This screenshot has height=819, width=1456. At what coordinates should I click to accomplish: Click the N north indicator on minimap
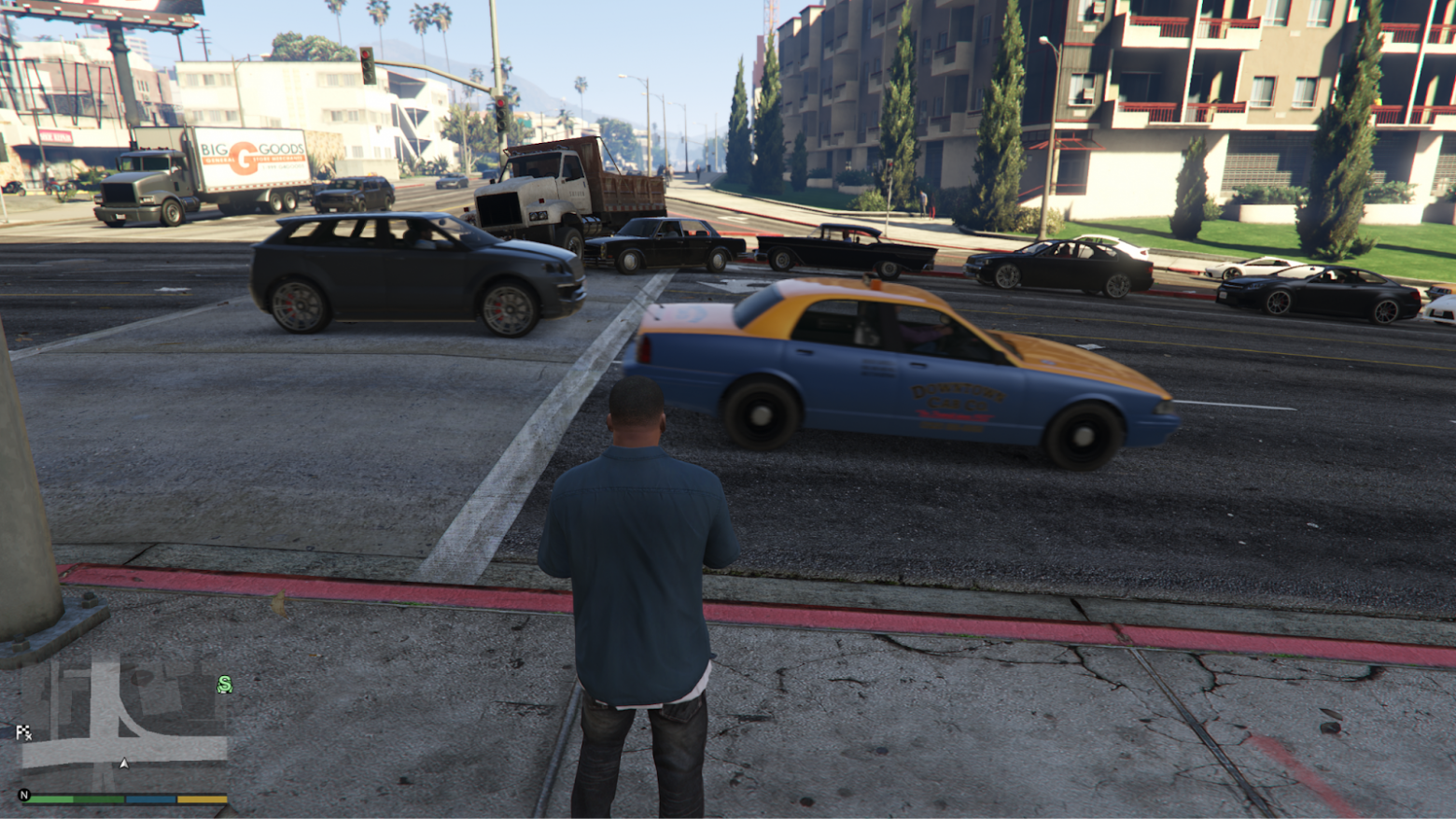24,795
